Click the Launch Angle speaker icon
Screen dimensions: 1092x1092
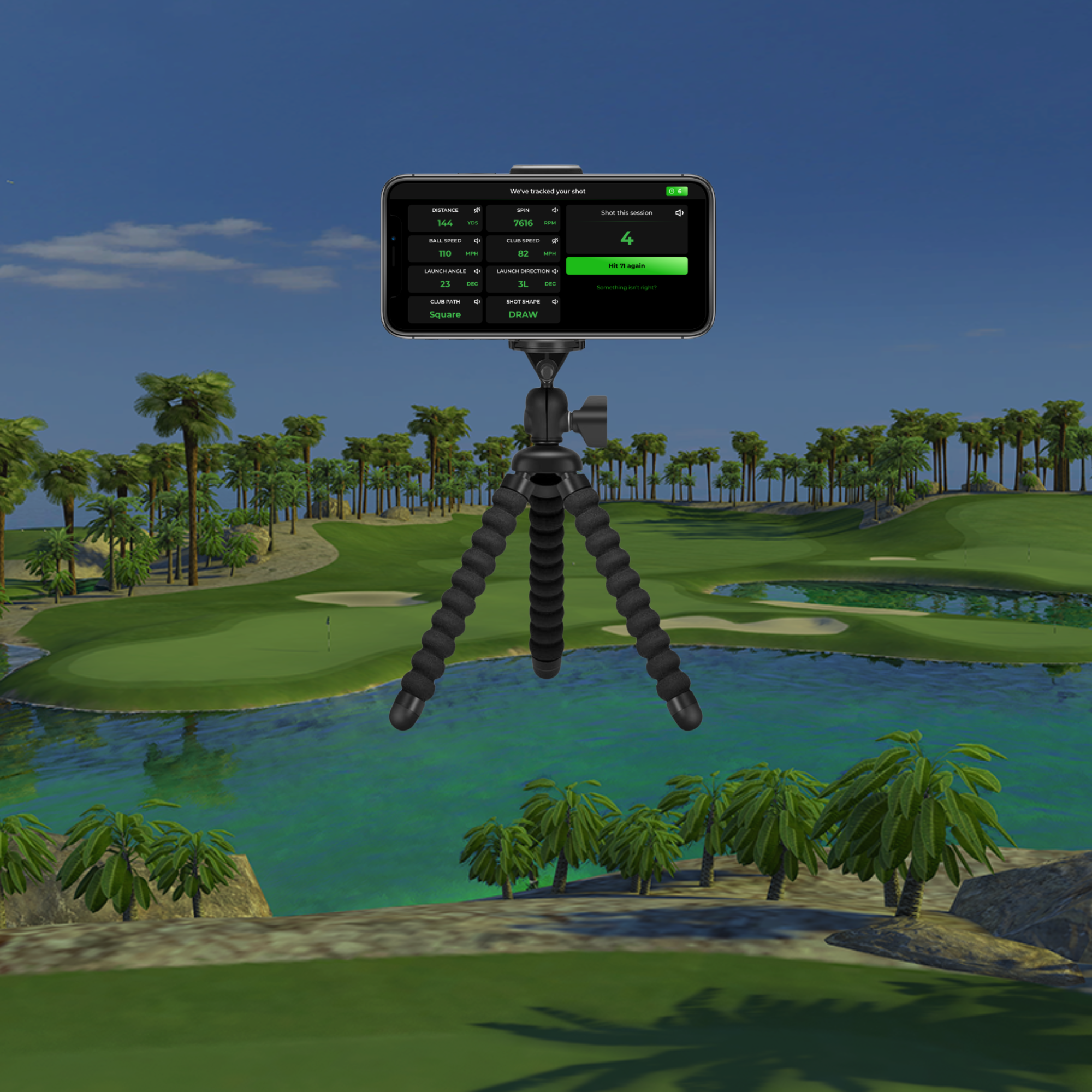tap(479, 271)
